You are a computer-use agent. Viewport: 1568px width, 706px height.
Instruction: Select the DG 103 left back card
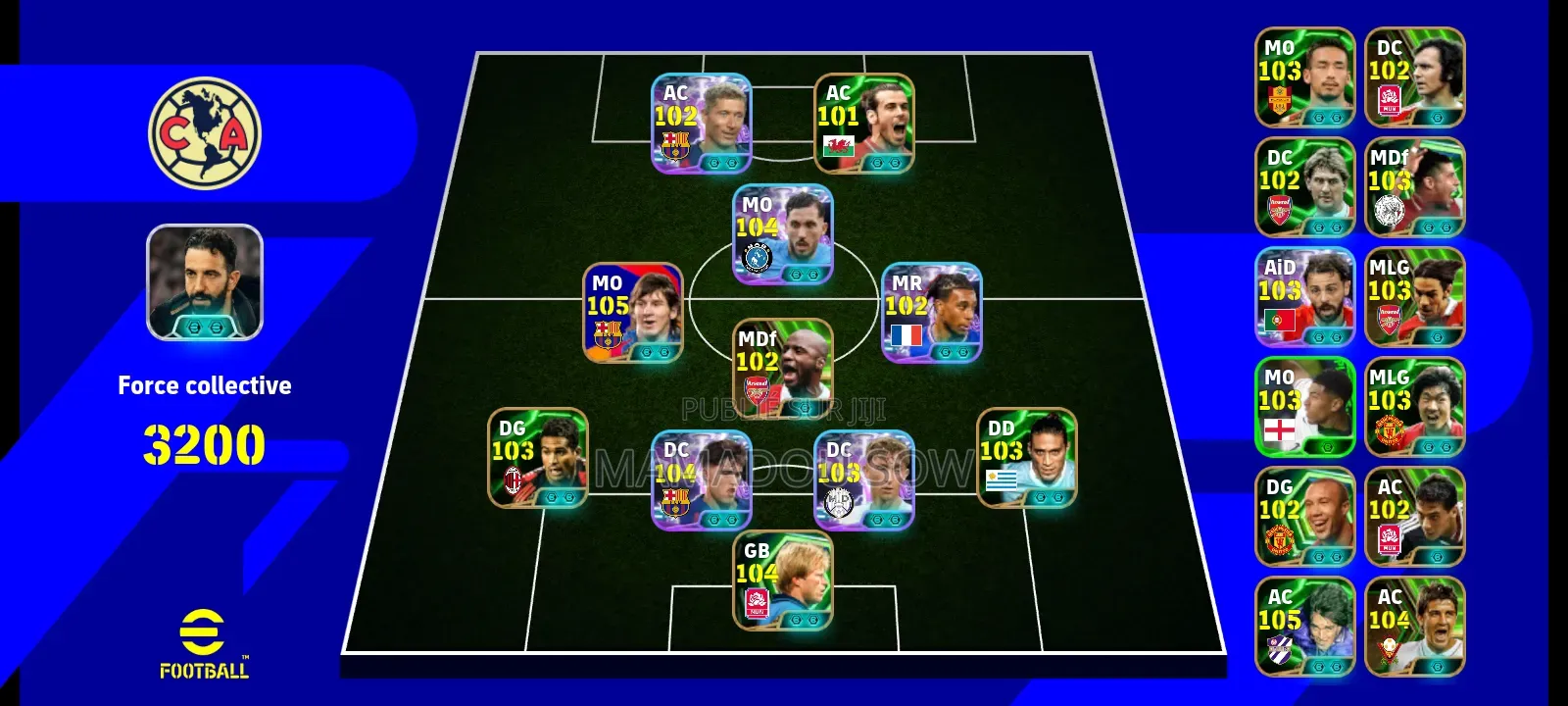(540, 458)
